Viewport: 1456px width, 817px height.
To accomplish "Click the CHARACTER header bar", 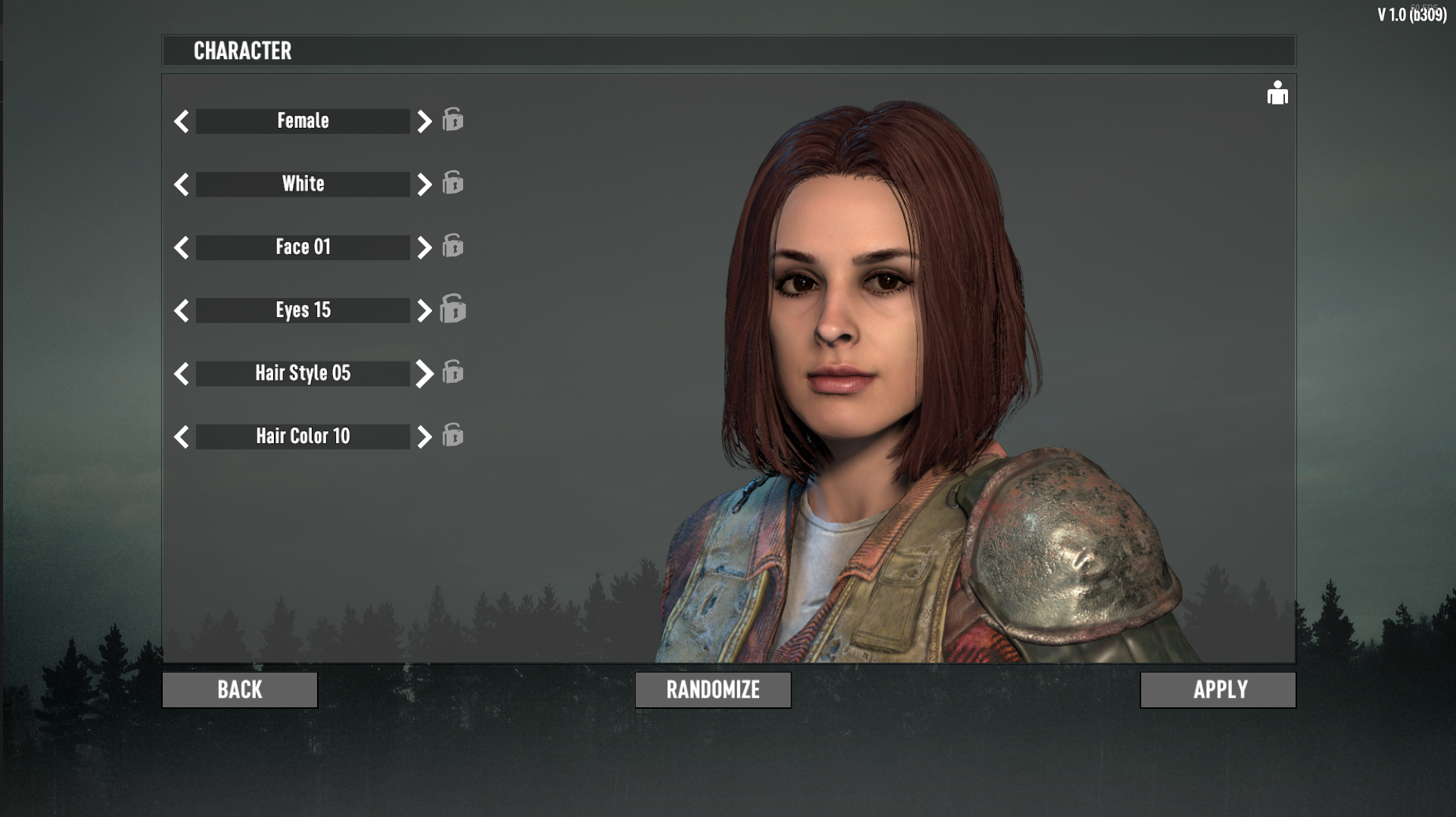I will coord(726,51).
